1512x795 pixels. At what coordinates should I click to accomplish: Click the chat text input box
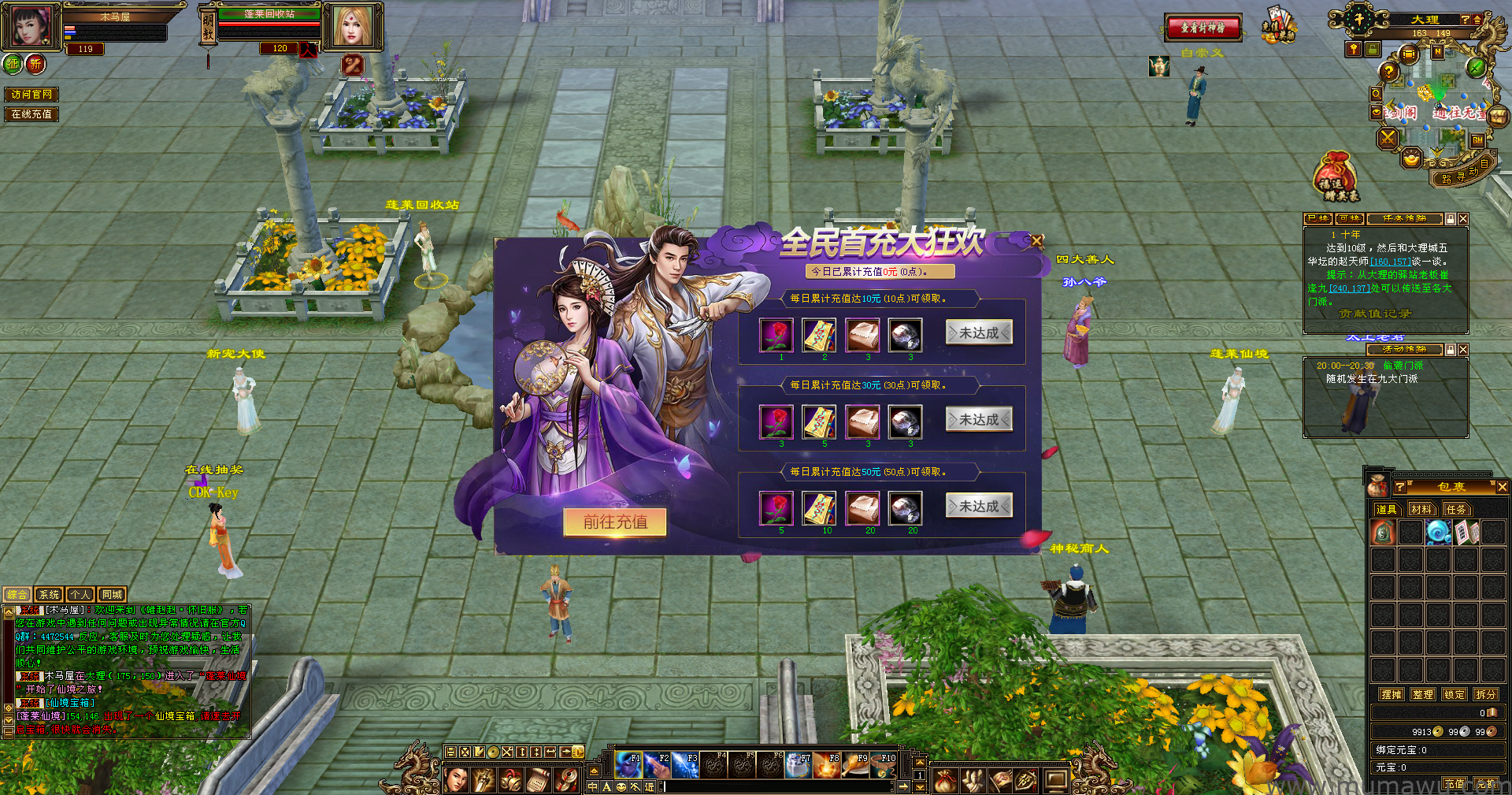780,786
